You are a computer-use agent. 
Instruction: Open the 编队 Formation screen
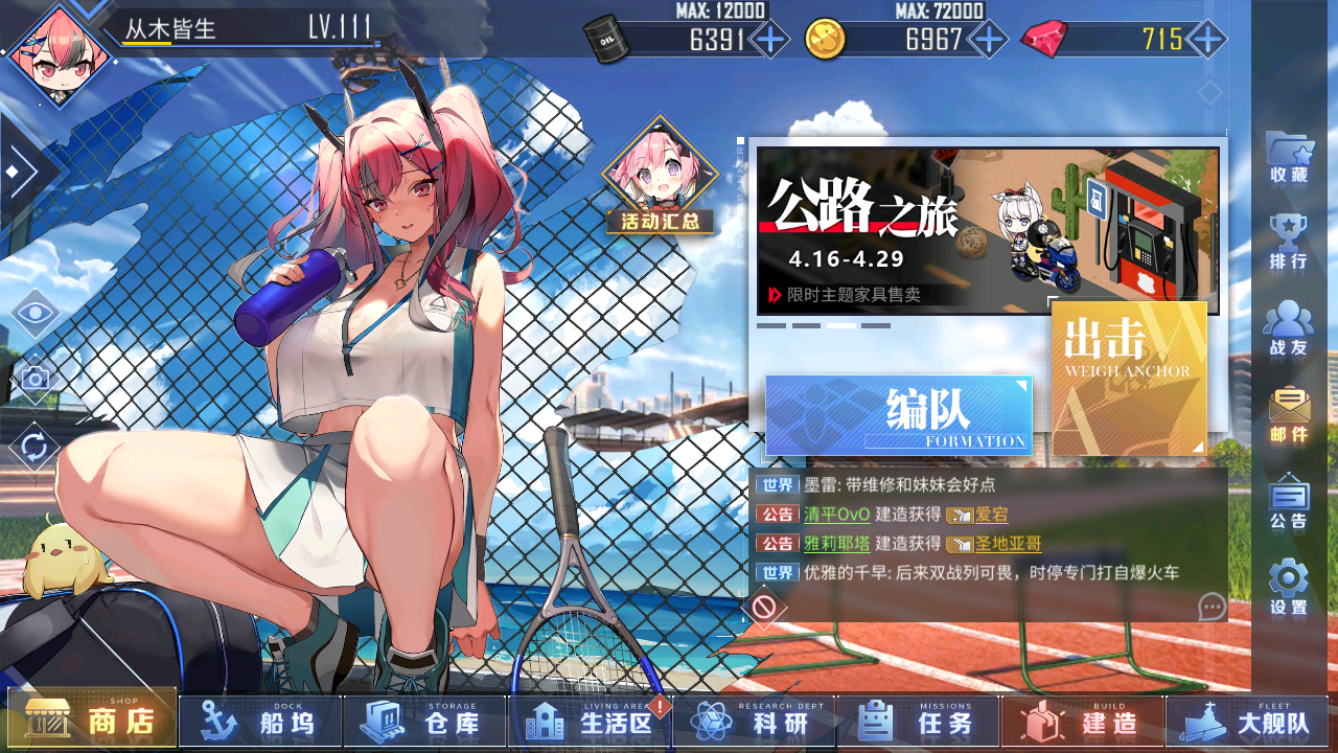tap(898, 415)
